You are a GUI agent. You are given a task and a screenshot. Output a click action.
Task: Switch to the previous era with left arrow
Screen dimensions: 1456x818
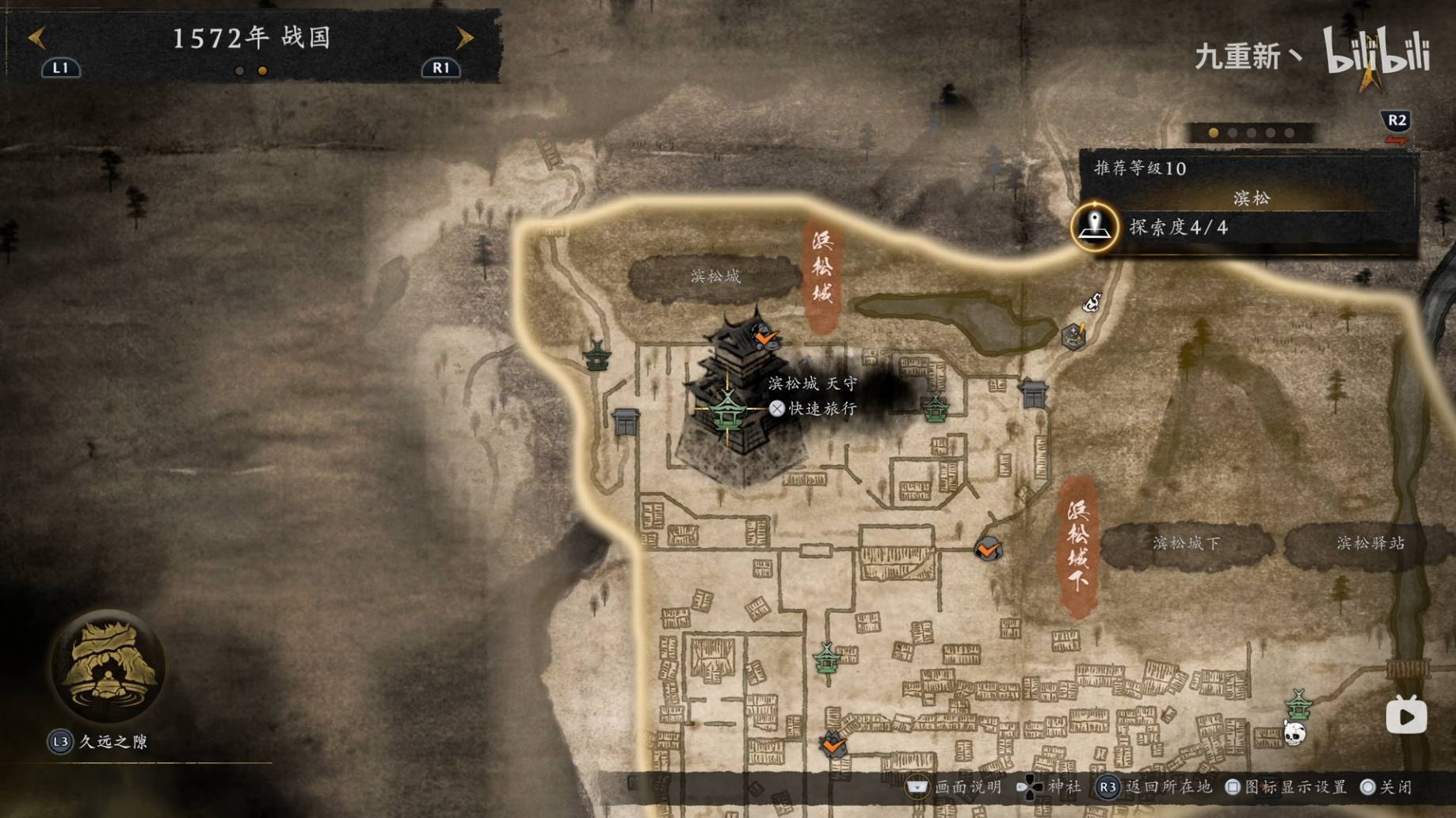(x=37, y=37)
